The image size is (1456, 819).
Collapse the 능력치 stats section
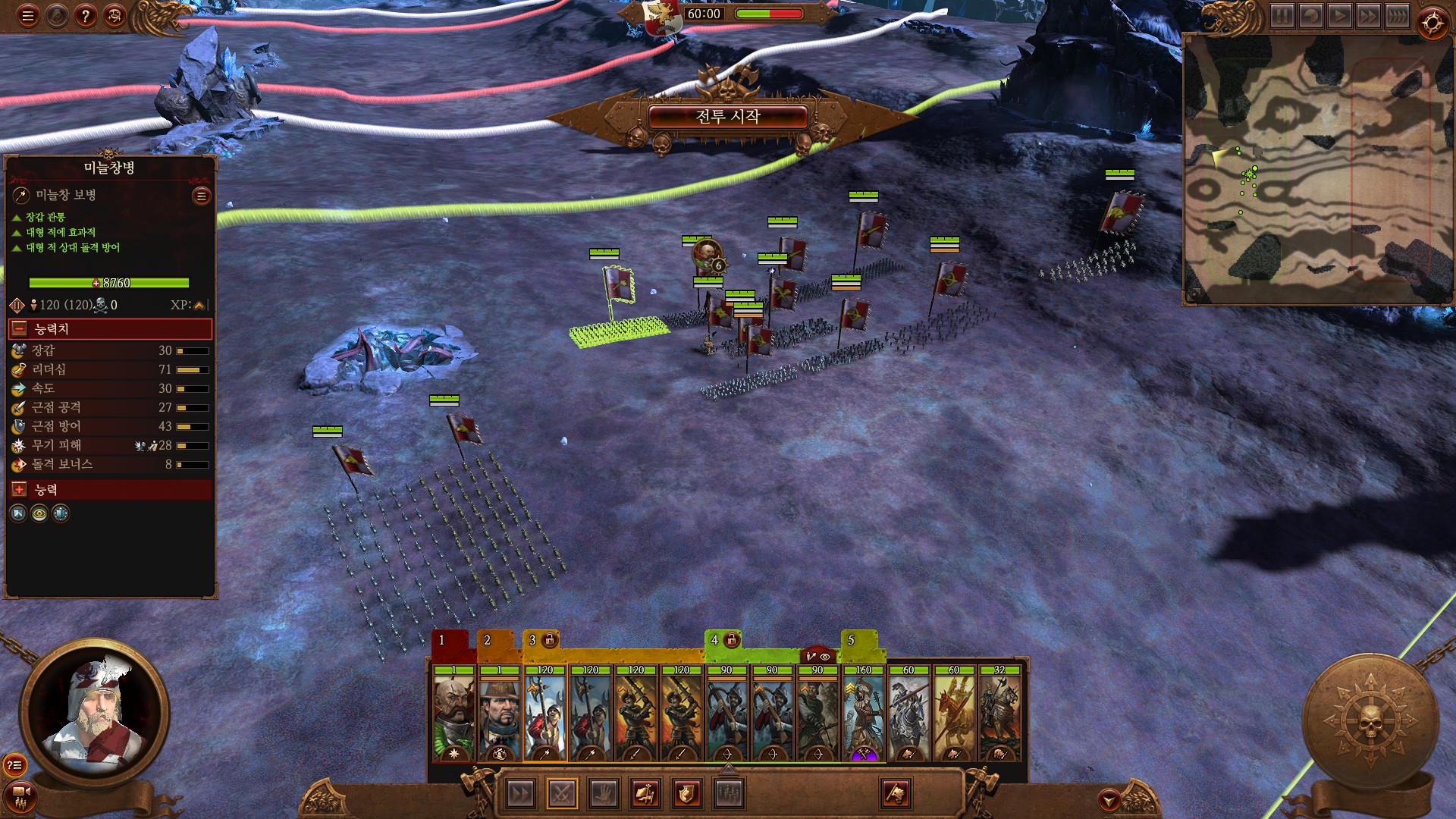(x=20, y=329)
